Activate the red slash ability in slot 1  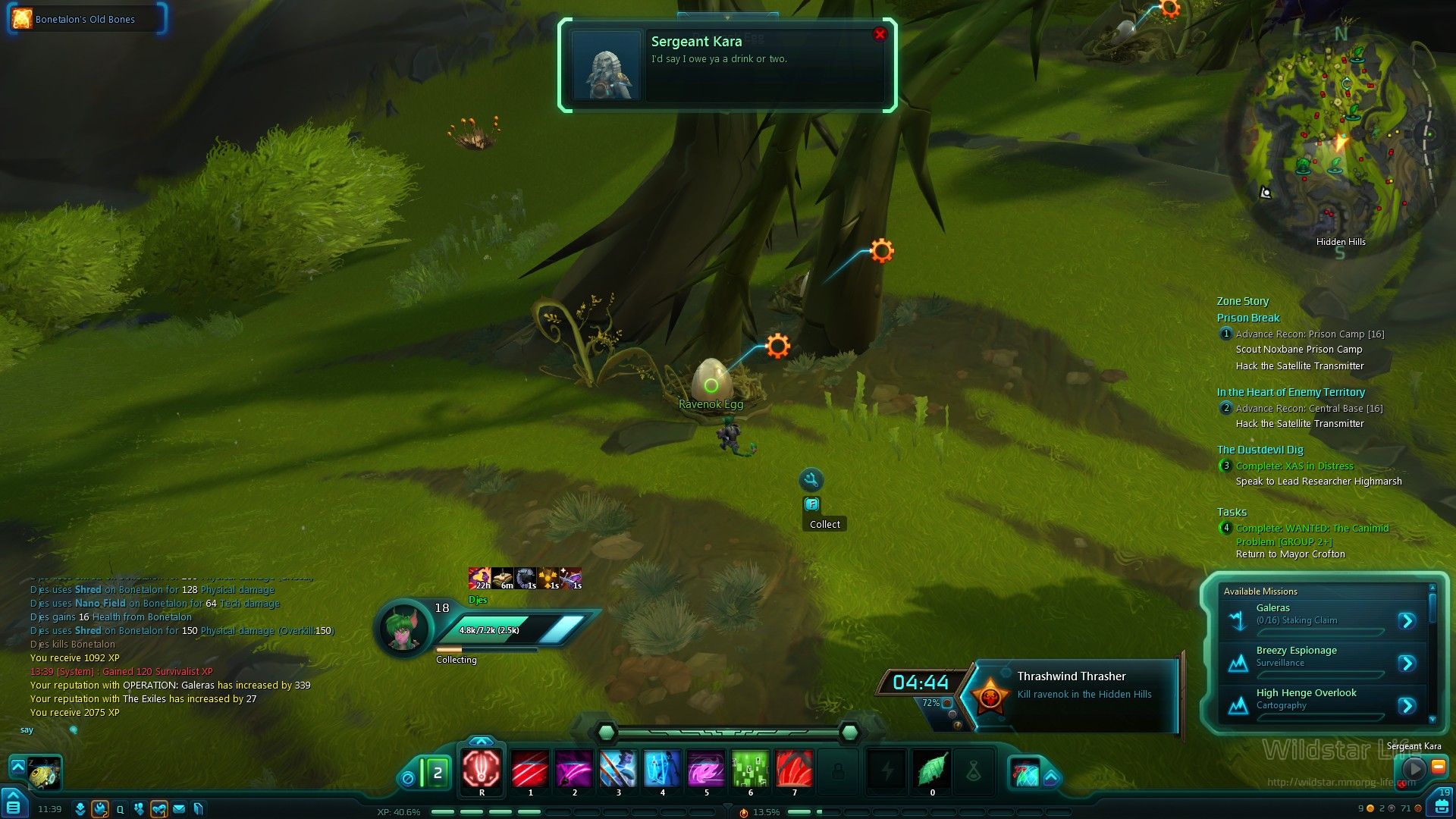click(530, 769)
